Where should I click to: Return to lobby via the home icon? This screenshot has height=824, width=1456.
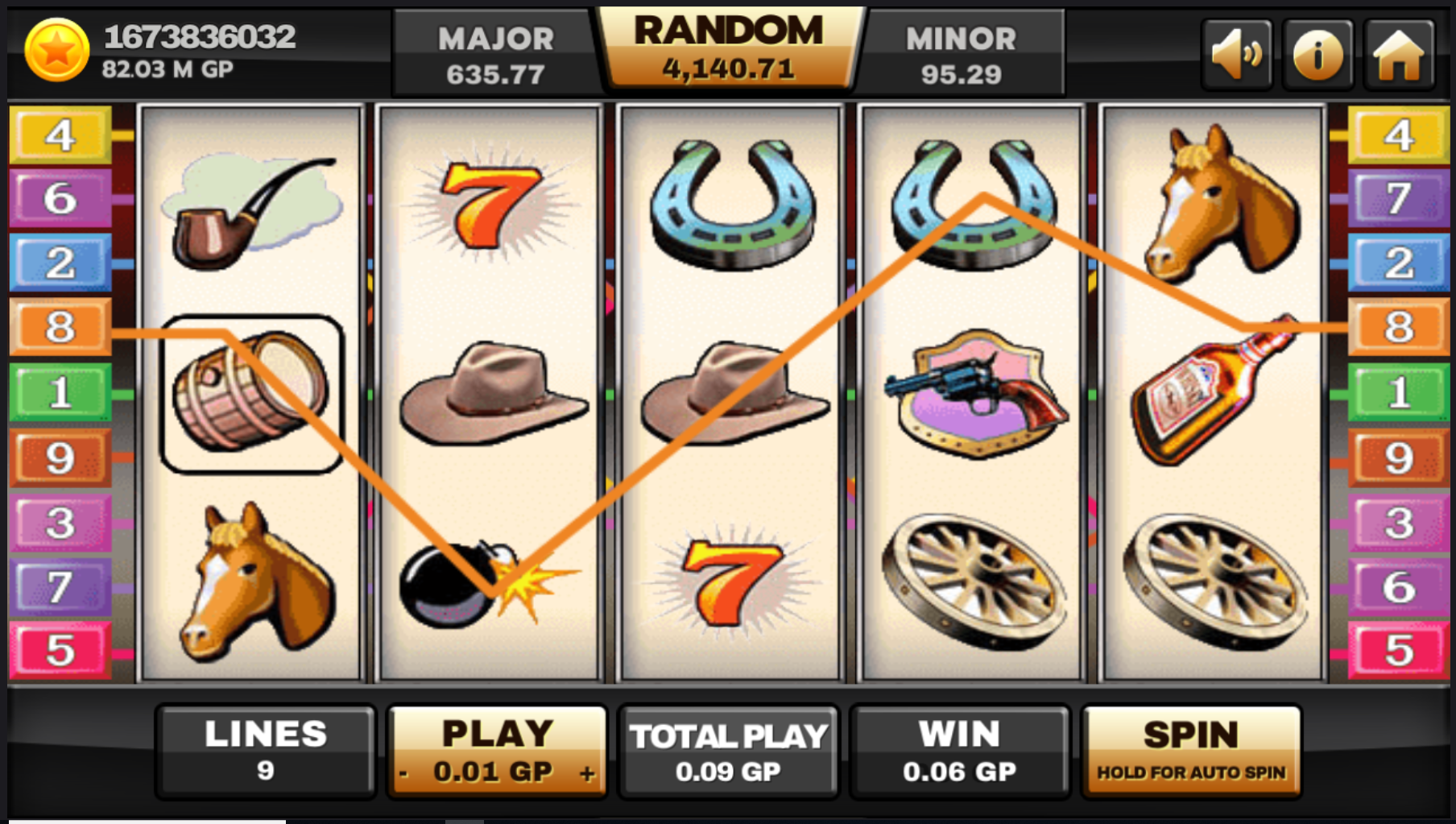(1399, 55)
